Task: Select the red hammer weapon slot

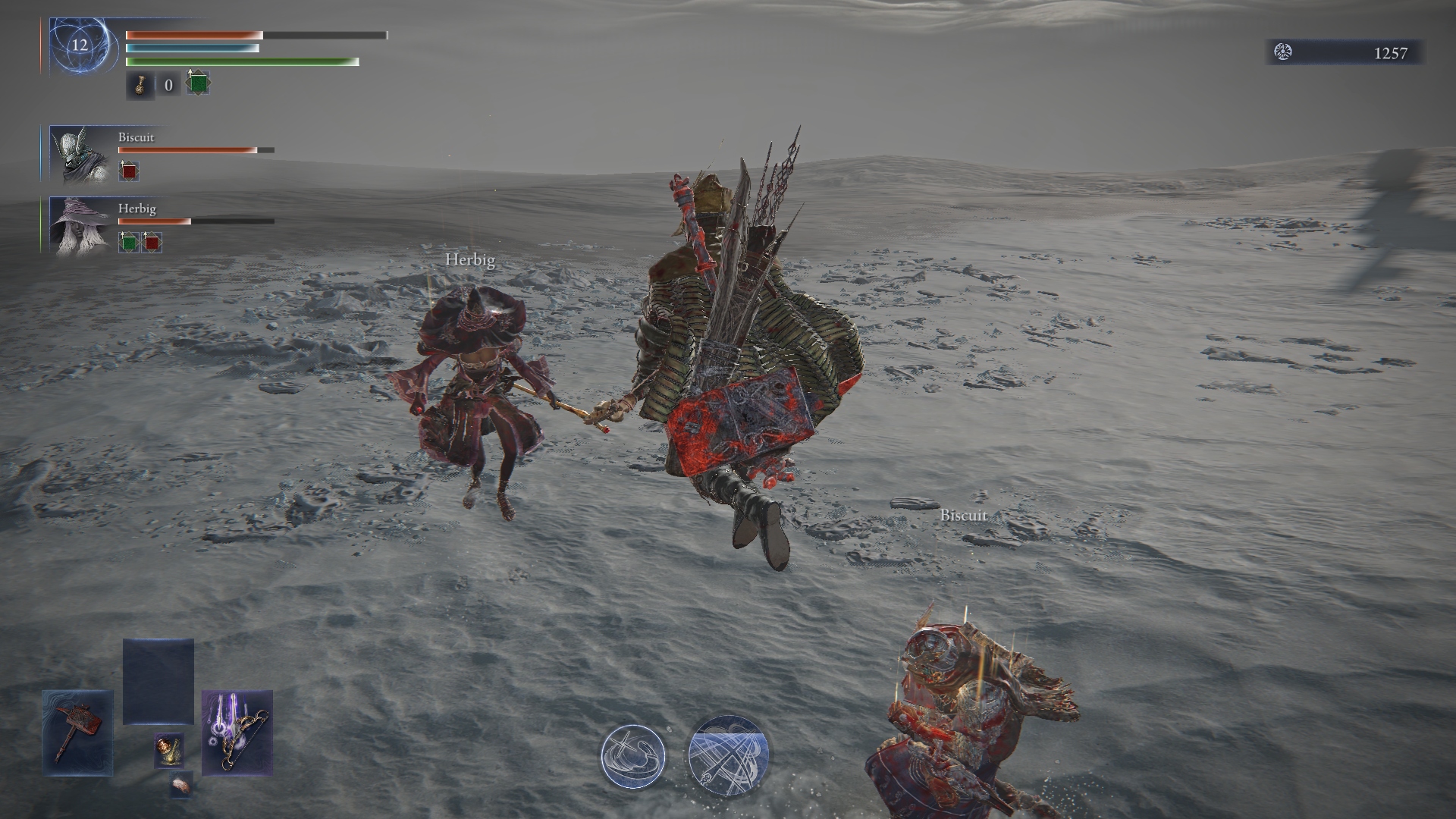Action: tap(77, 733)
